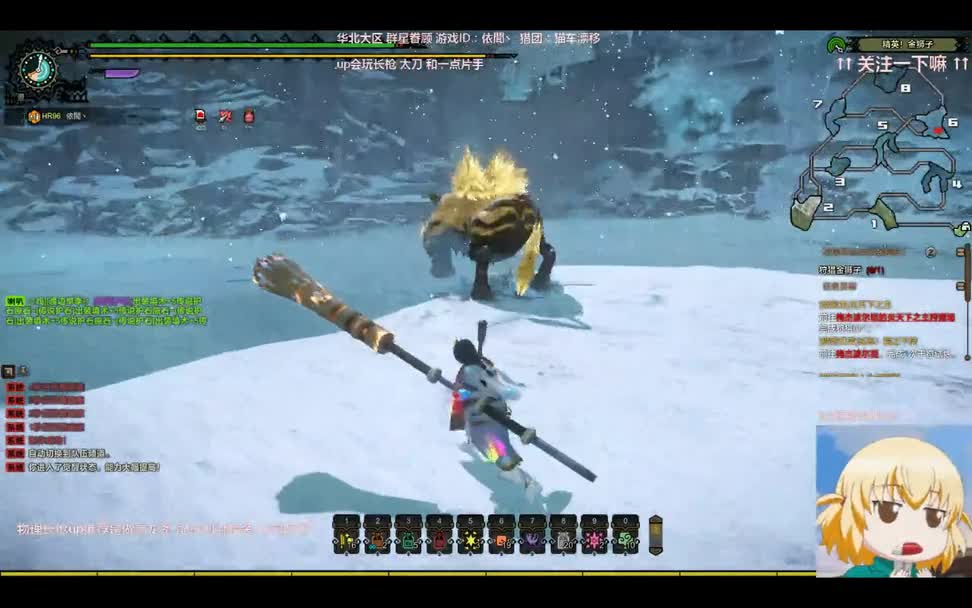
Task: Select the purple item in hotbar slot 7
Action: 532,536
